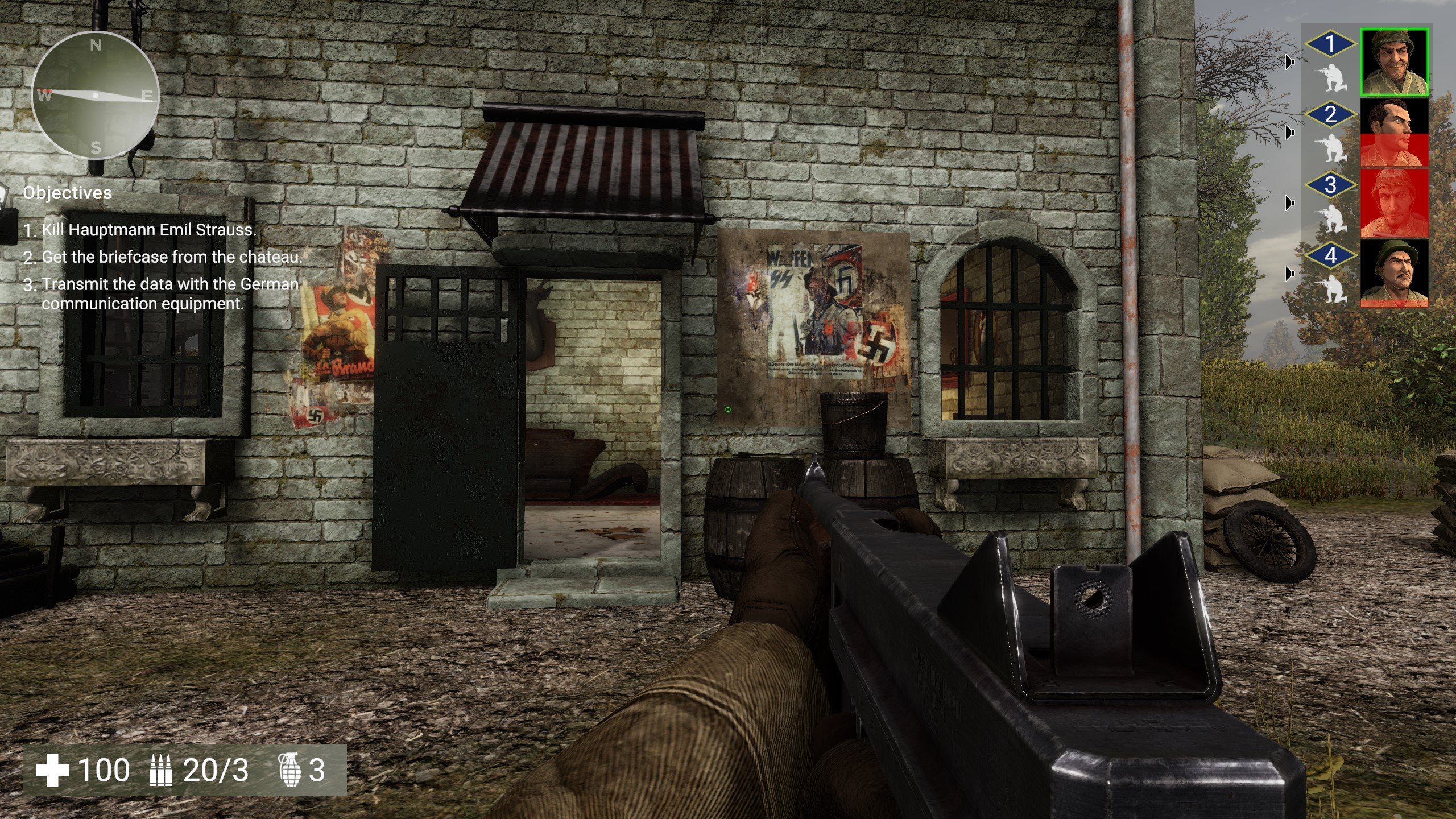1456x819 pixels.
Task: Choose squad member 2's portrait
Action: tap(1394, 133)
